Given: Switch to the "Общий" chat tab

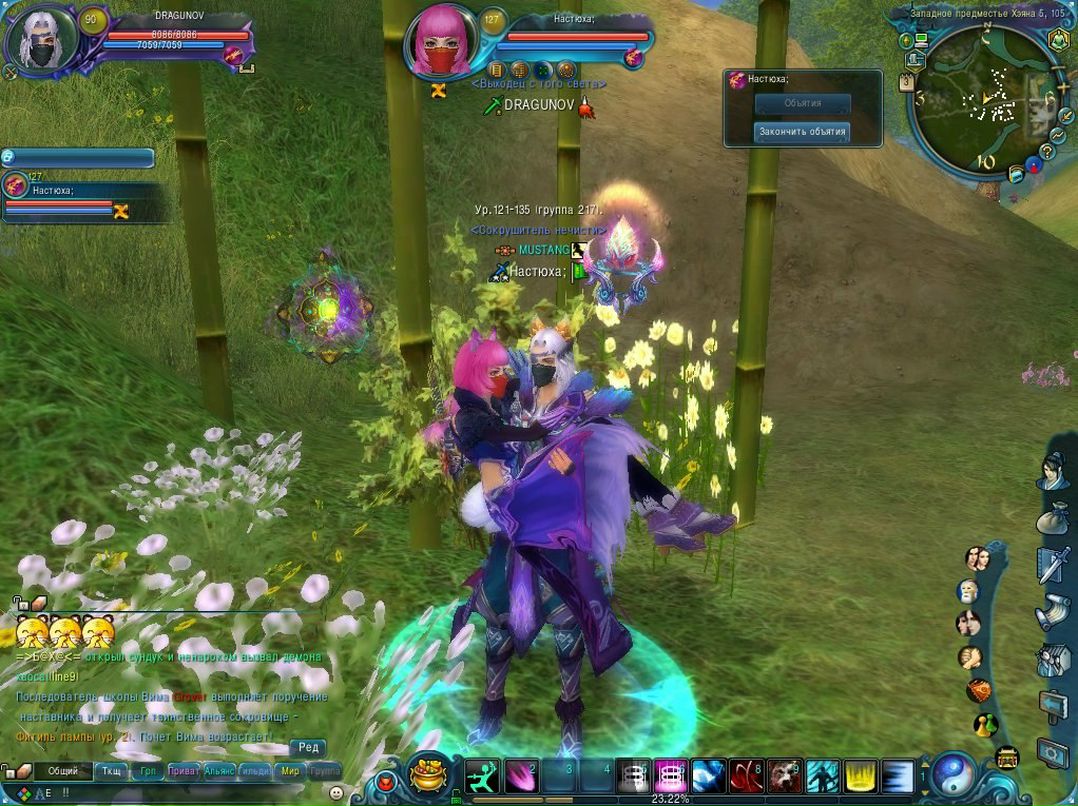Looking at the screenshot, I should pos(63,771).
